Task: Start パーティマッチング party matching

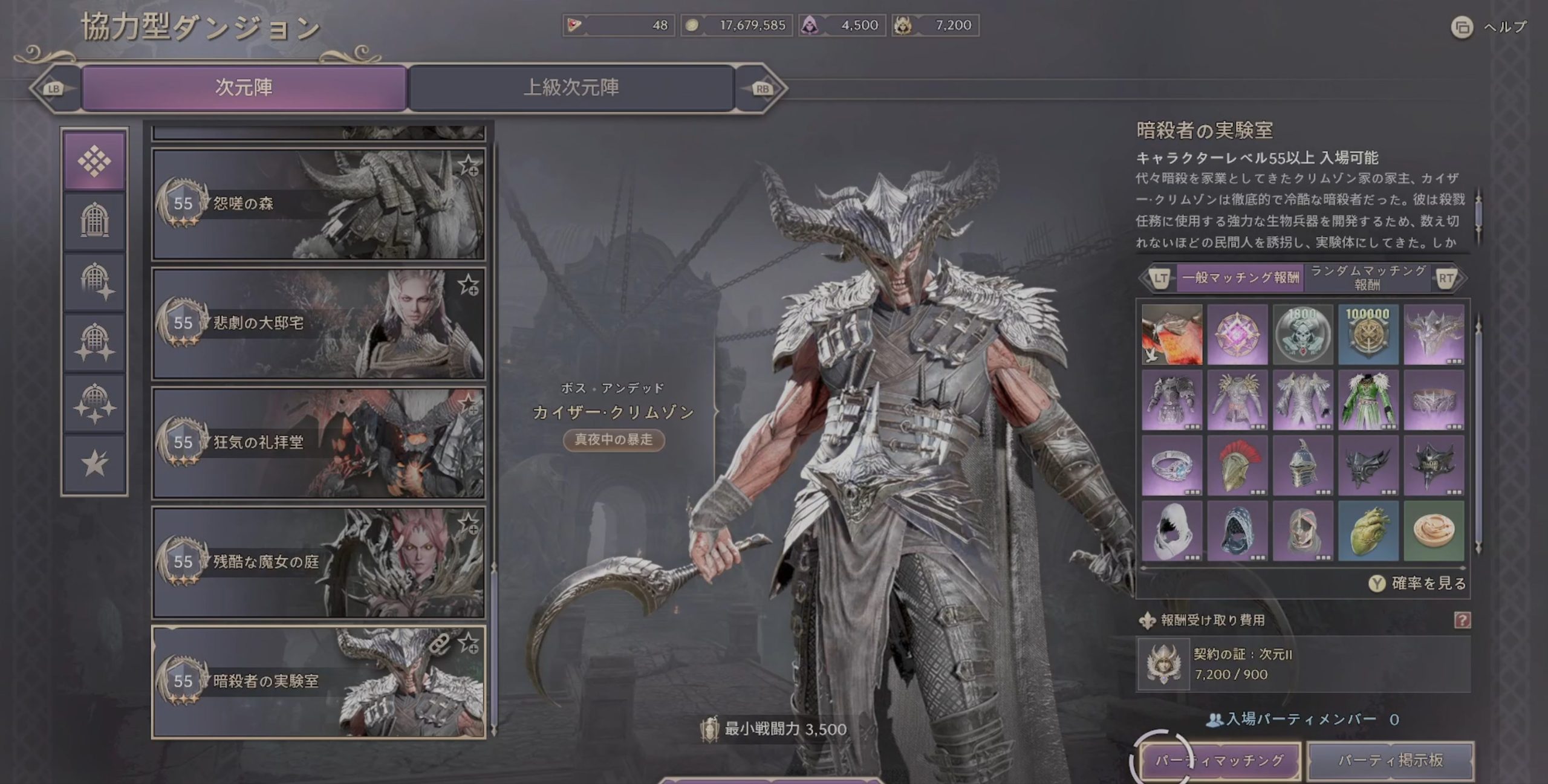Action: pos(1220,760)
